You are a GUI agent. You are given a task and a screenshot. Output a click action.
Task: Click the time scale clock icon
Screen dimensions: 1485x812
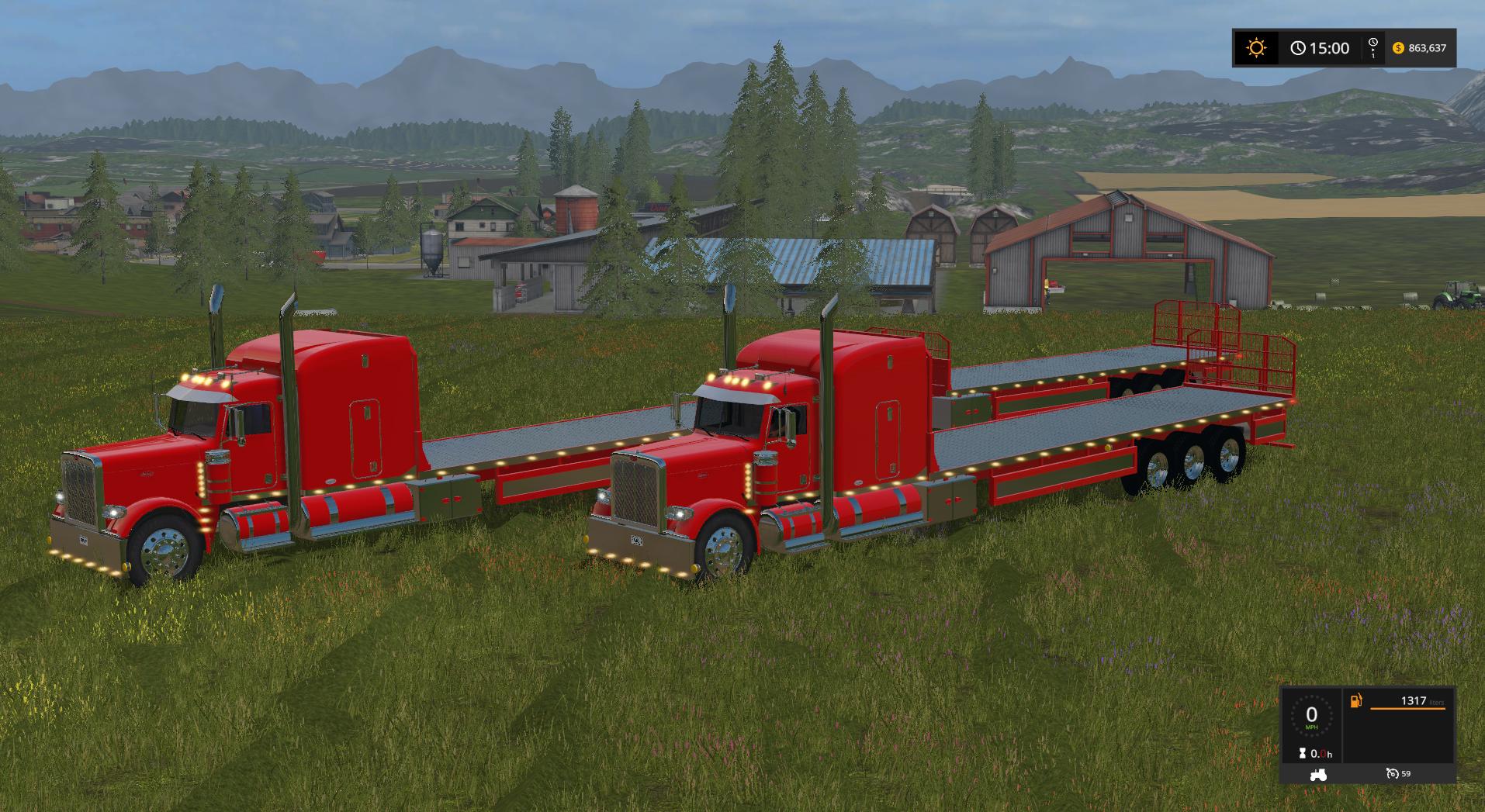(x=1372, y=45)
